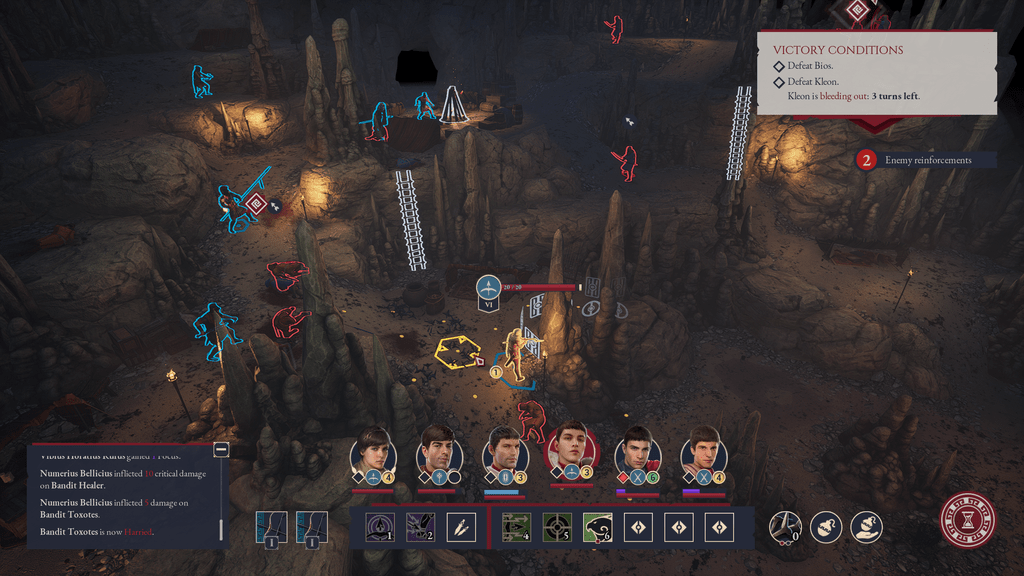1024x576 pixels.
Task: Click the crossed javelins icon with 0 count
Action: (784, 526)
